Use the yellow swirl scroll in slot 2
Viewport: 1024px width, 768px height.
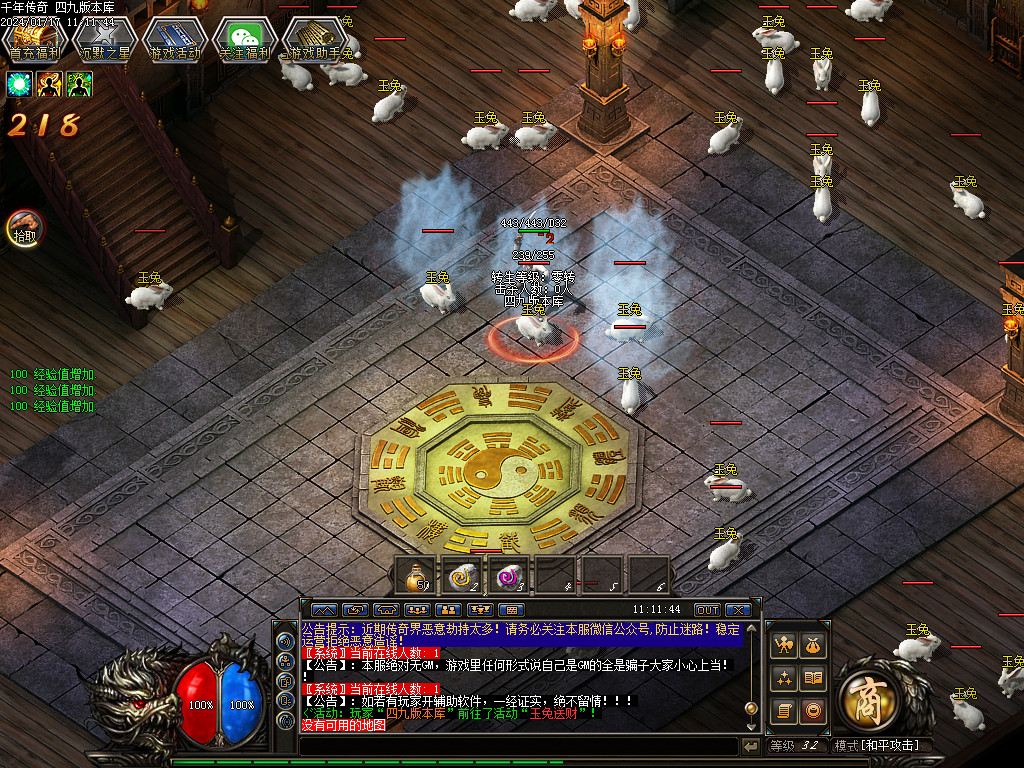(465, 575)
